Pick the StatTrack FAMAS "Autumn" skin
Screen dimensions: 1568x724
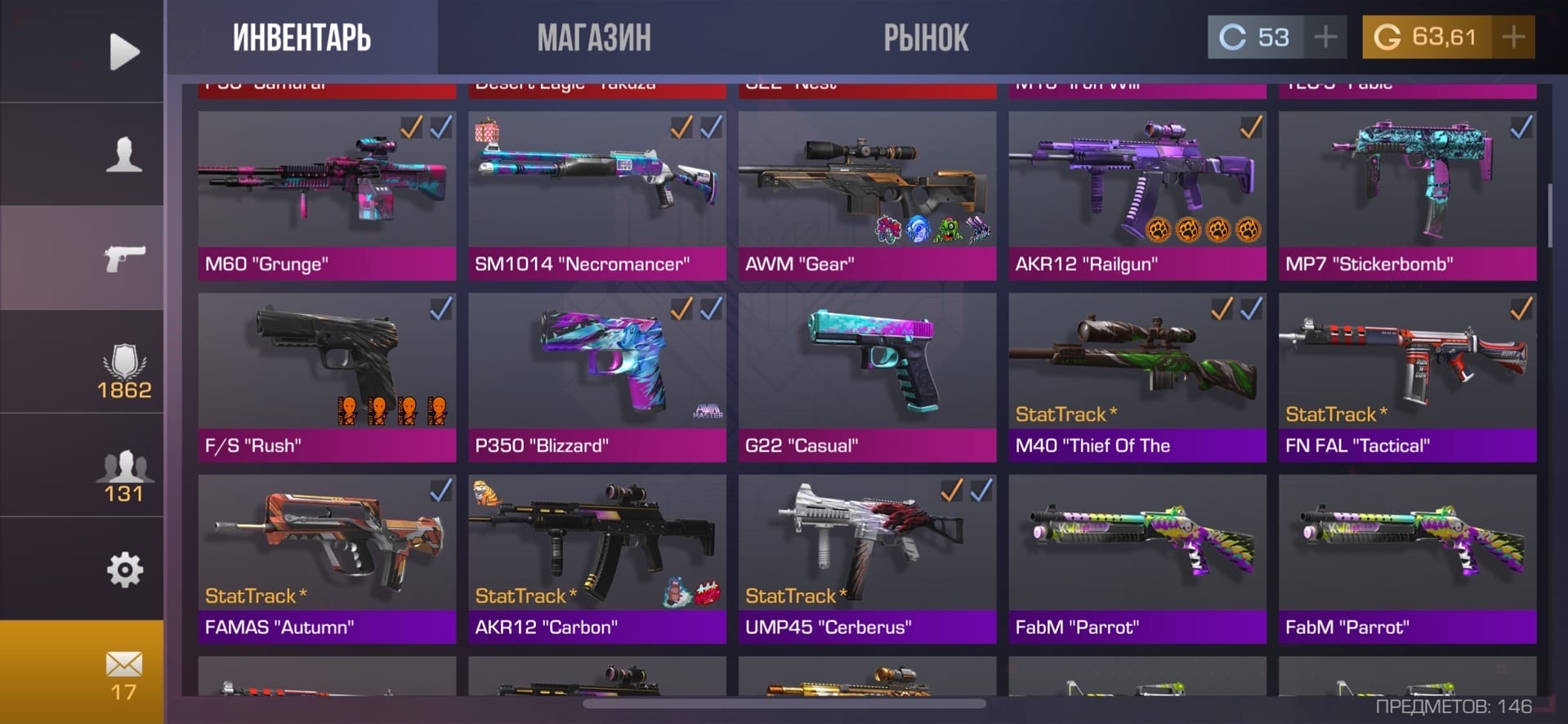327,559
